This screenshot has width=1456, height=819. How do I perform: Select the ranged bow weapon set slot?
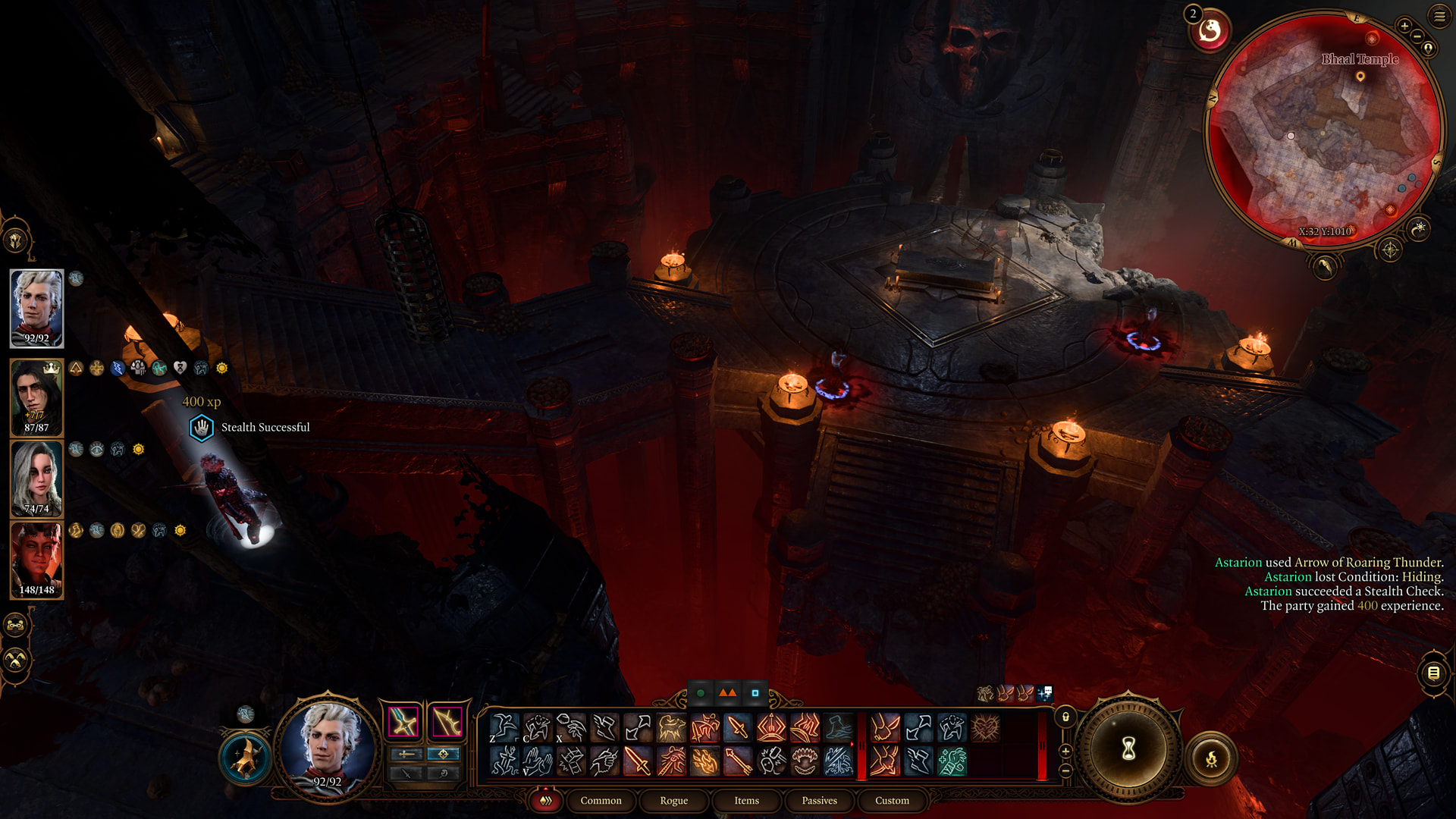pos(447,722)
